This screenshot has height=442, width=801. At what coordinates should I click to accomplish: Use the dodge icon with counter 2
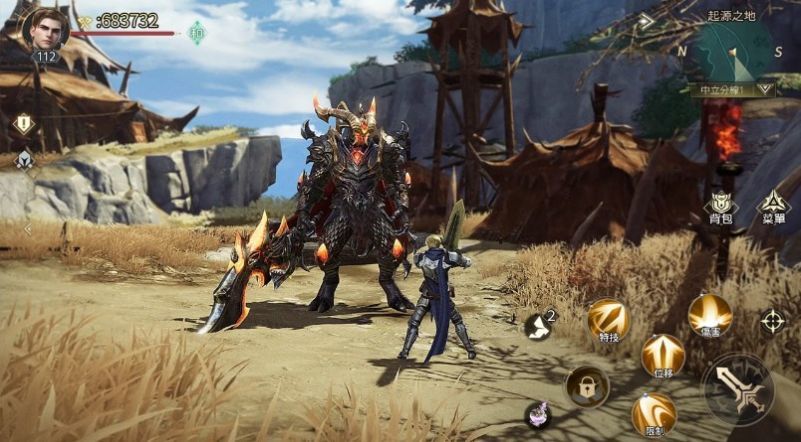(539, 324)
